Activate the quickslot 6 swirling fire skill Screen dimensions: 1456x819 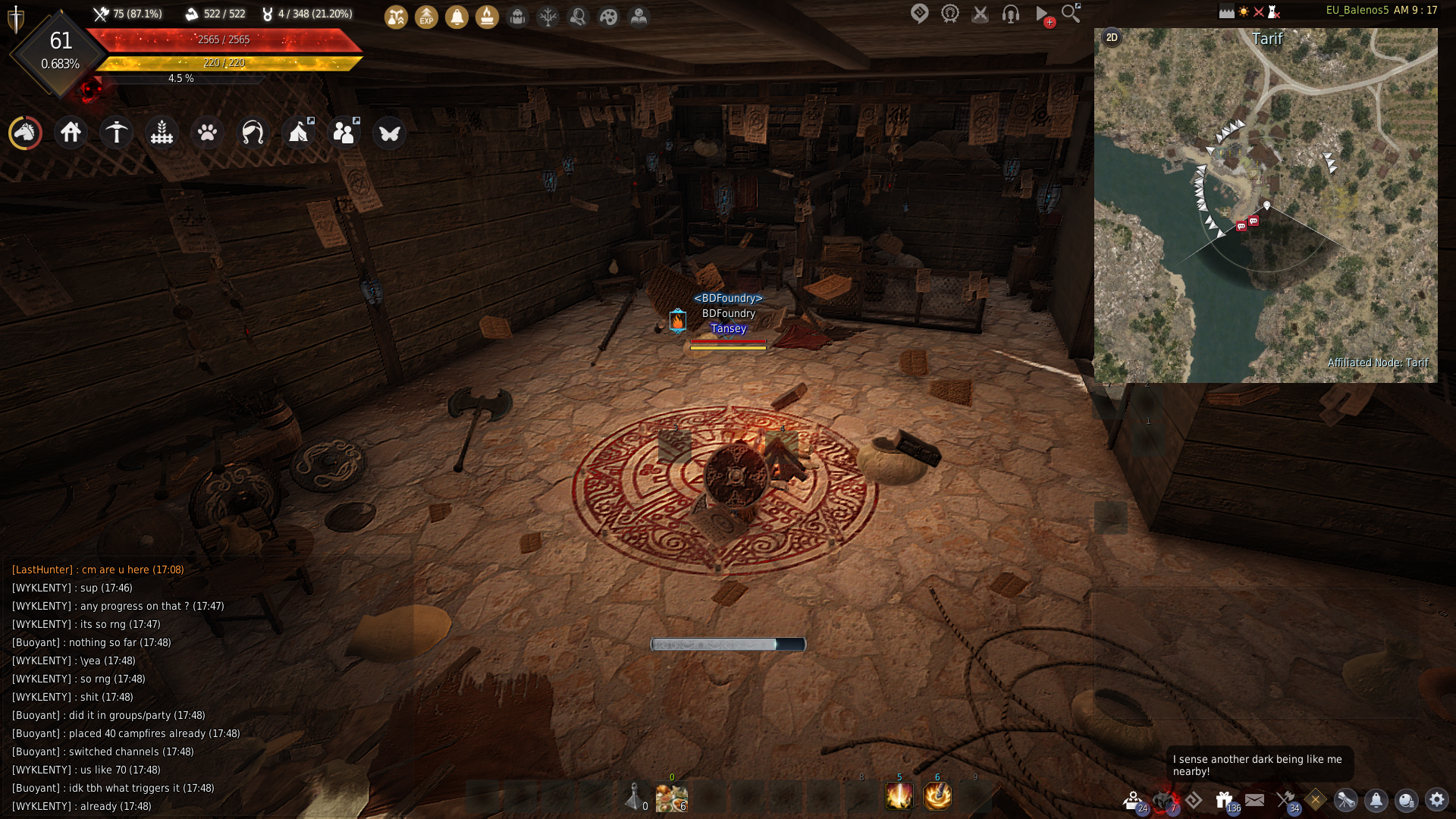[x=937, y=796]
